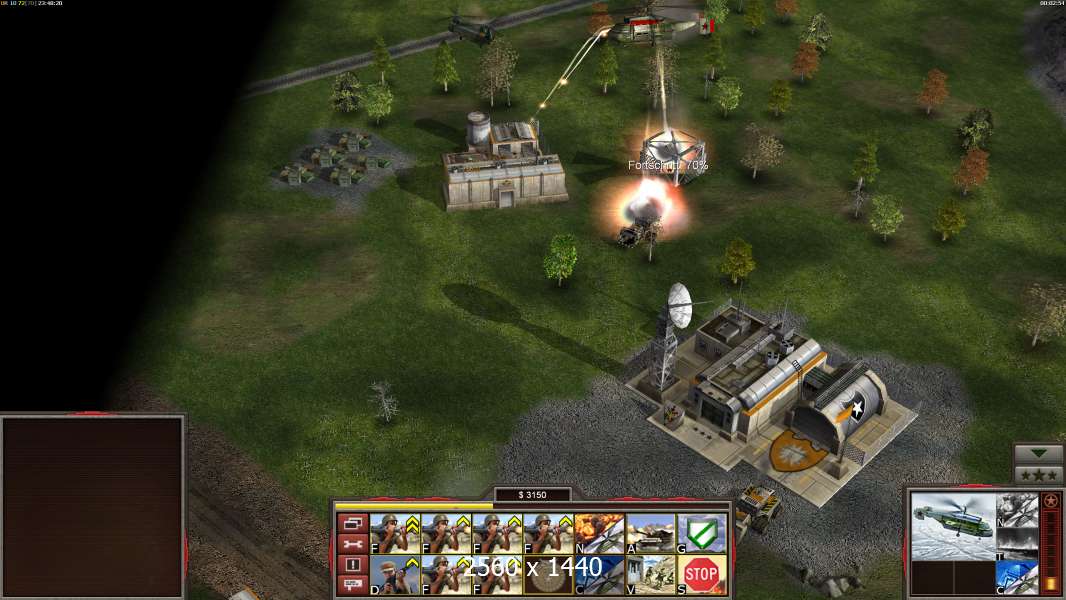The image size is (1066, 600).
Task: Open the exclamation mark alert button
Action: [x=353, y=565]
